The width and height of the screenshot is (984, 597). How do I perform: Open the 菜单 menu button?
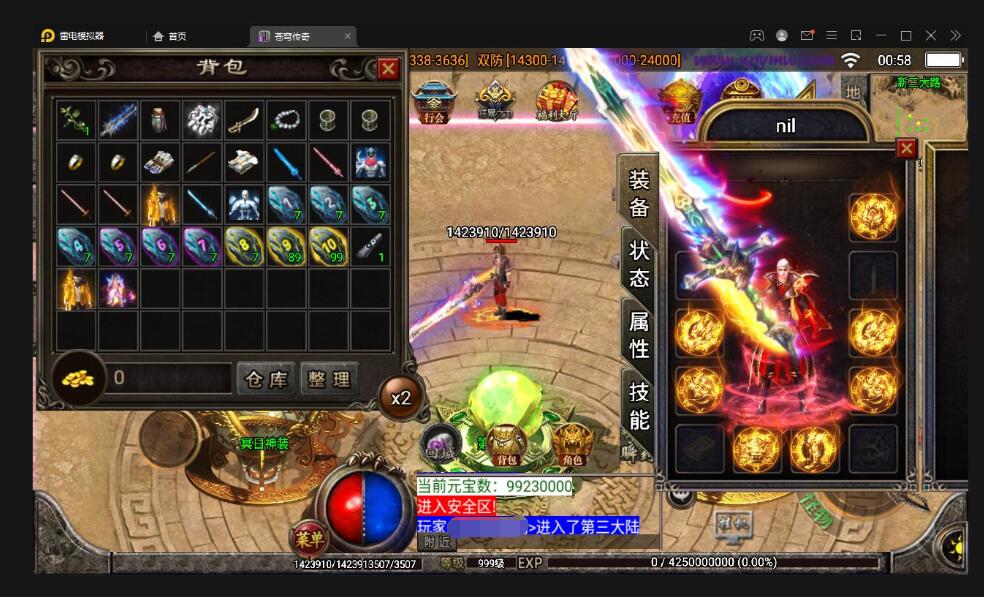307,539
